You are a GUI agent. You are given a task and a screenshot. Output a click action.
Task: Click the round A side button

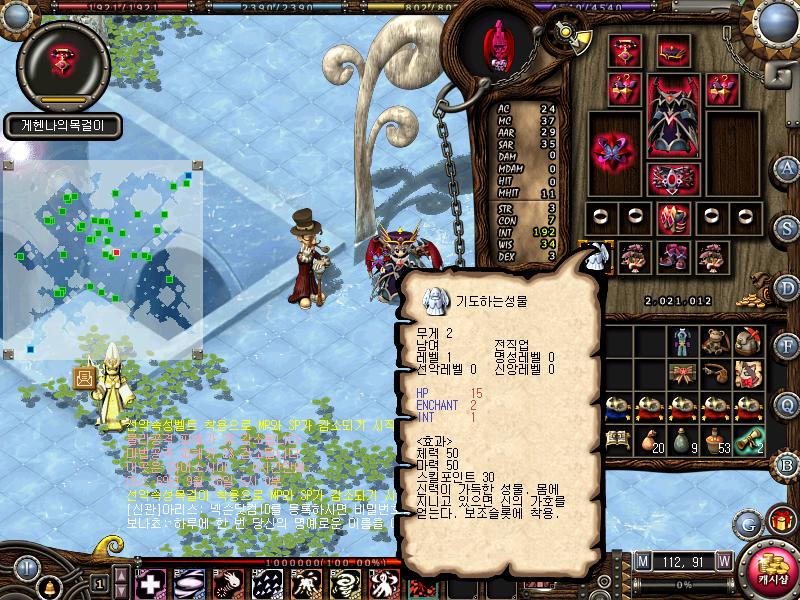[x=787, y=167]
